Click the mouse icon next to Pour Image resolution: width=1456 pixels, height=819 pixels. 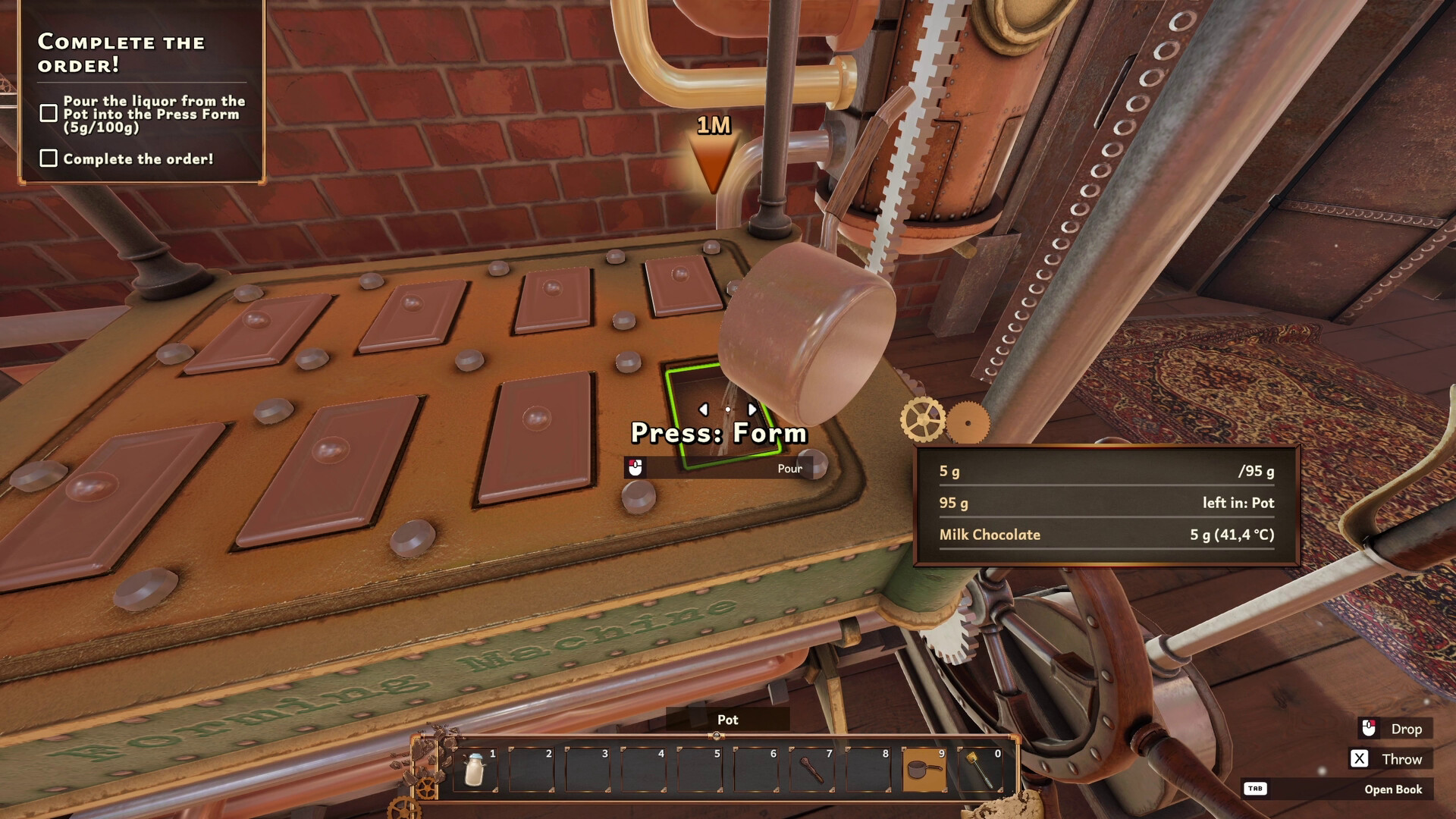point(635,468)
